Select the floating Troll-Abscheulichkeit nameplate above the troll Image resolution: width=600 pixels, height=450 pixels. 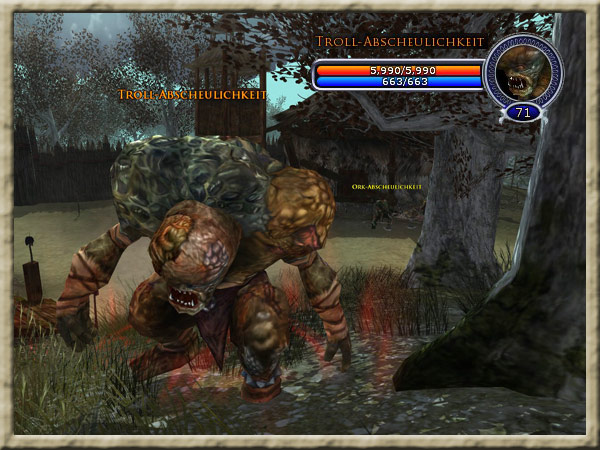click(192, 94)
